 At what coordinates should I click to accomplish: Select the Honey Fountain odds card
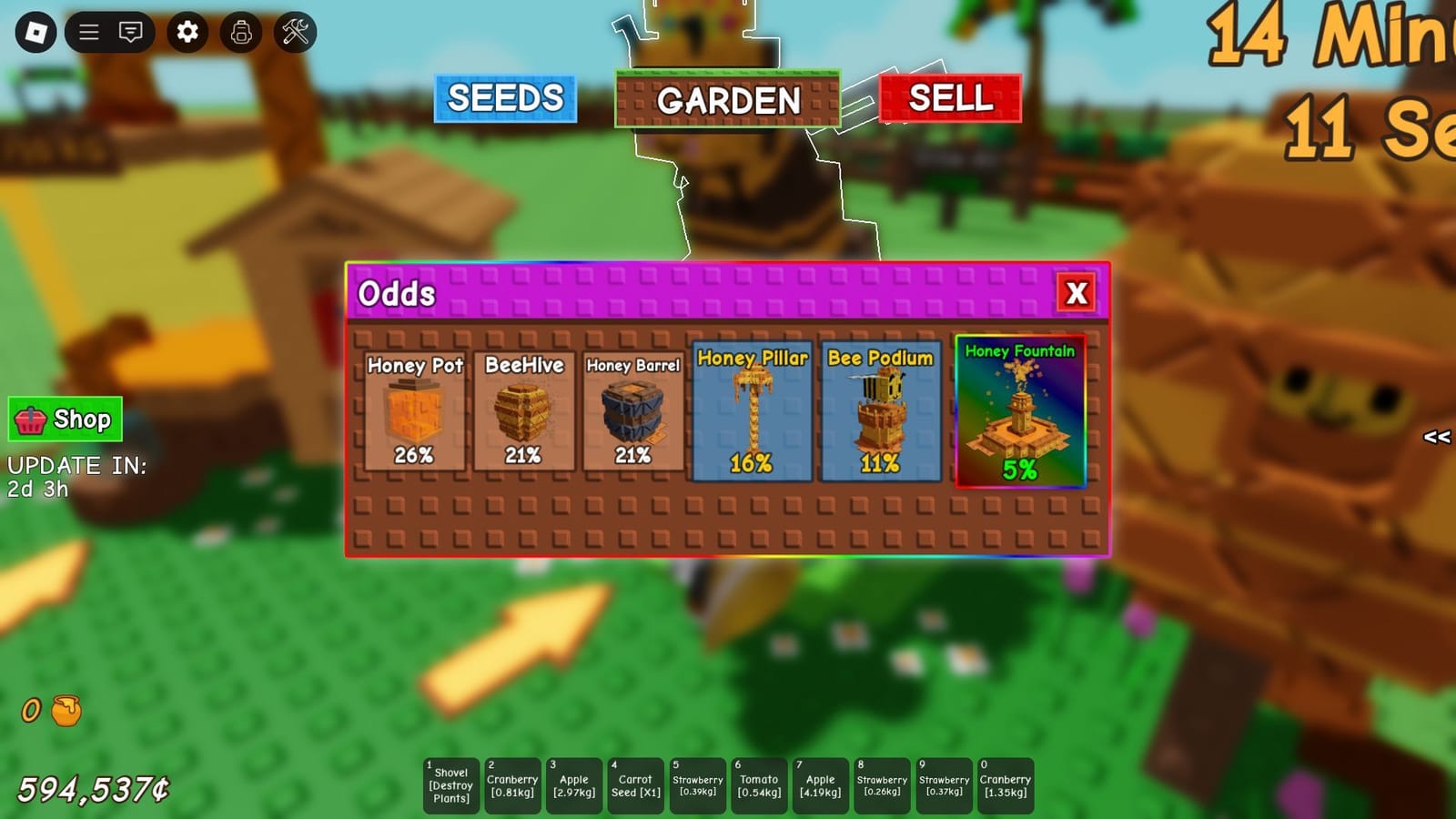pyautogui.click(x=1021, y=411)
